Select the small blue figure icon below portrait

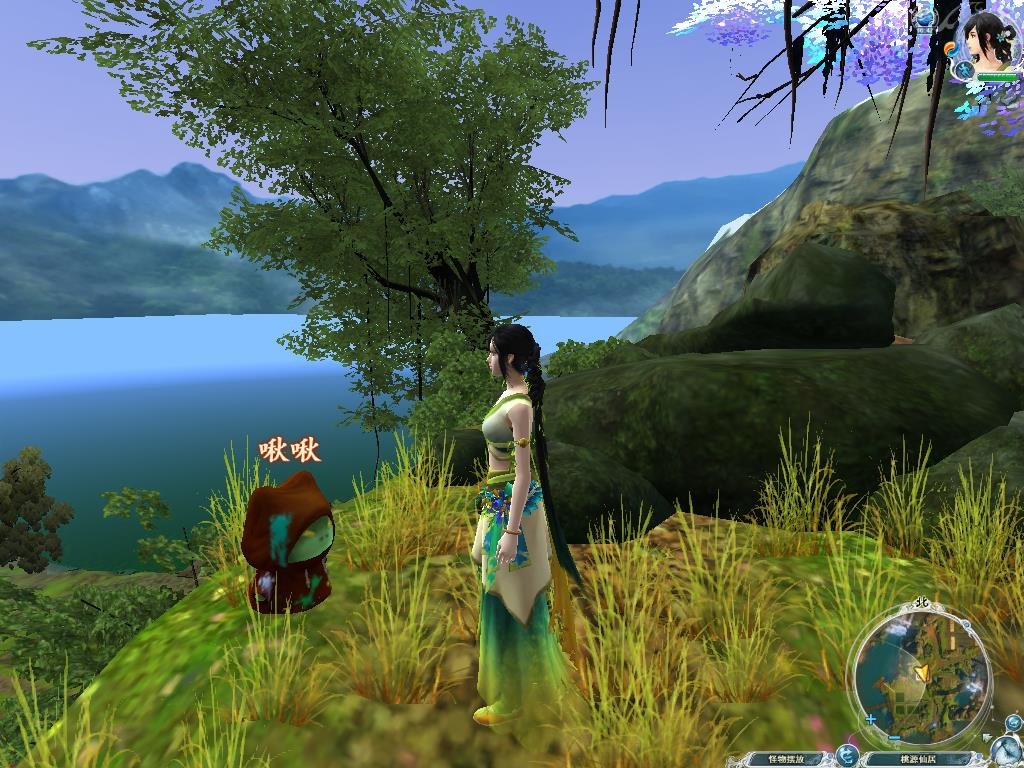[x=963, y=70]
